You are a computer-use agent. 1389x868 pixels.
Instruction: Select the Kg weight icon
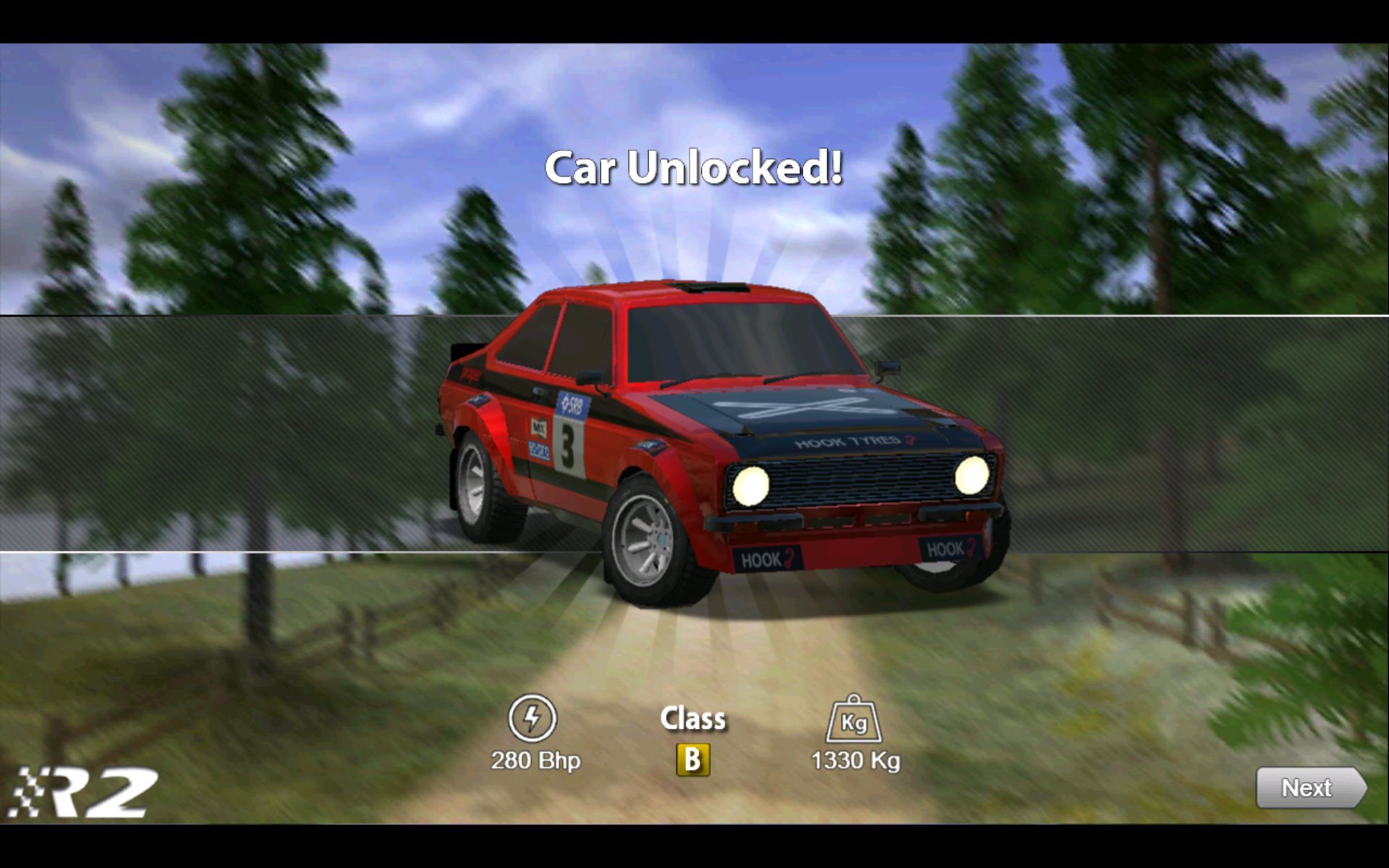[854, 721]
